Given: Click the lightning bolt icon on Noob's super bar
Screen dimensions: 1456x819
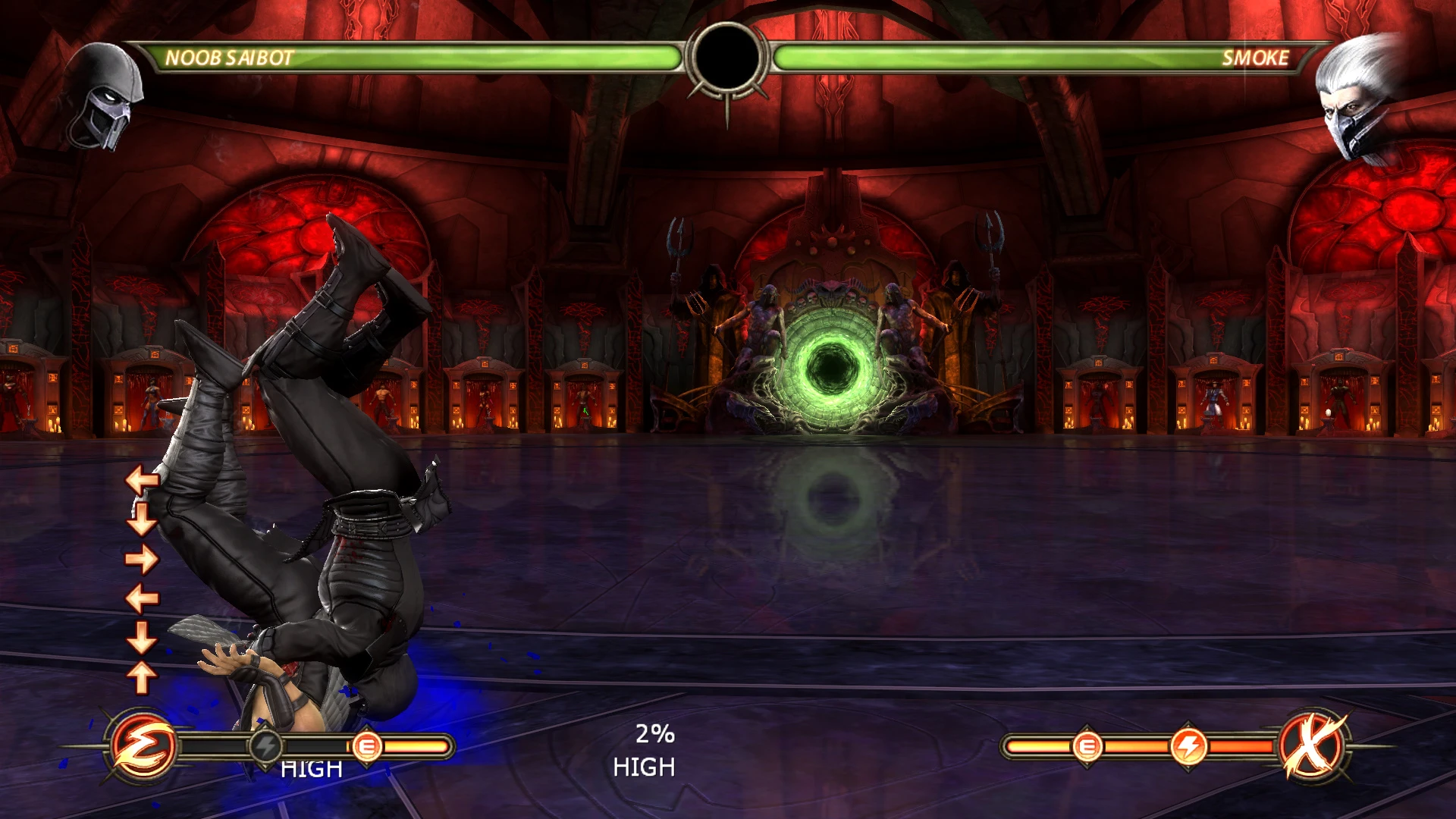Looking at the screenshot, I should [265, 747].
